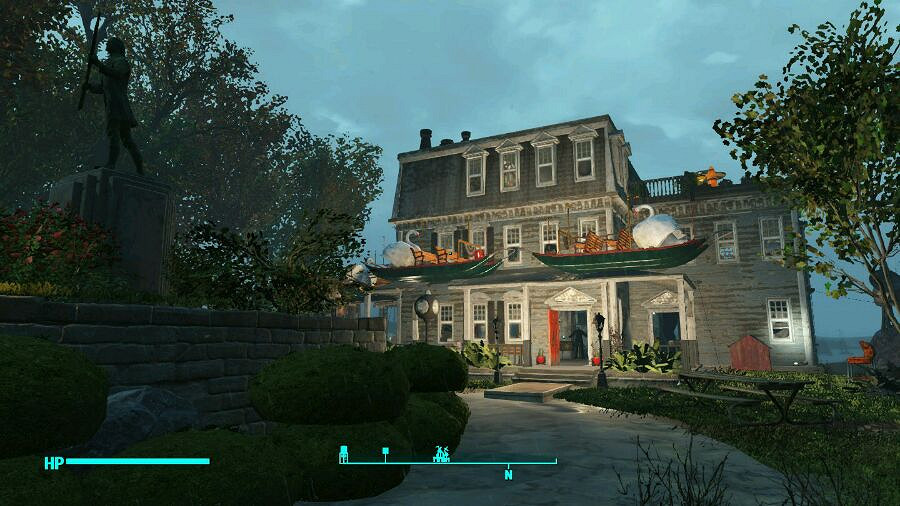Click the N north indicator on compass
The image size is (900, 506).
(x=508, y=474)
